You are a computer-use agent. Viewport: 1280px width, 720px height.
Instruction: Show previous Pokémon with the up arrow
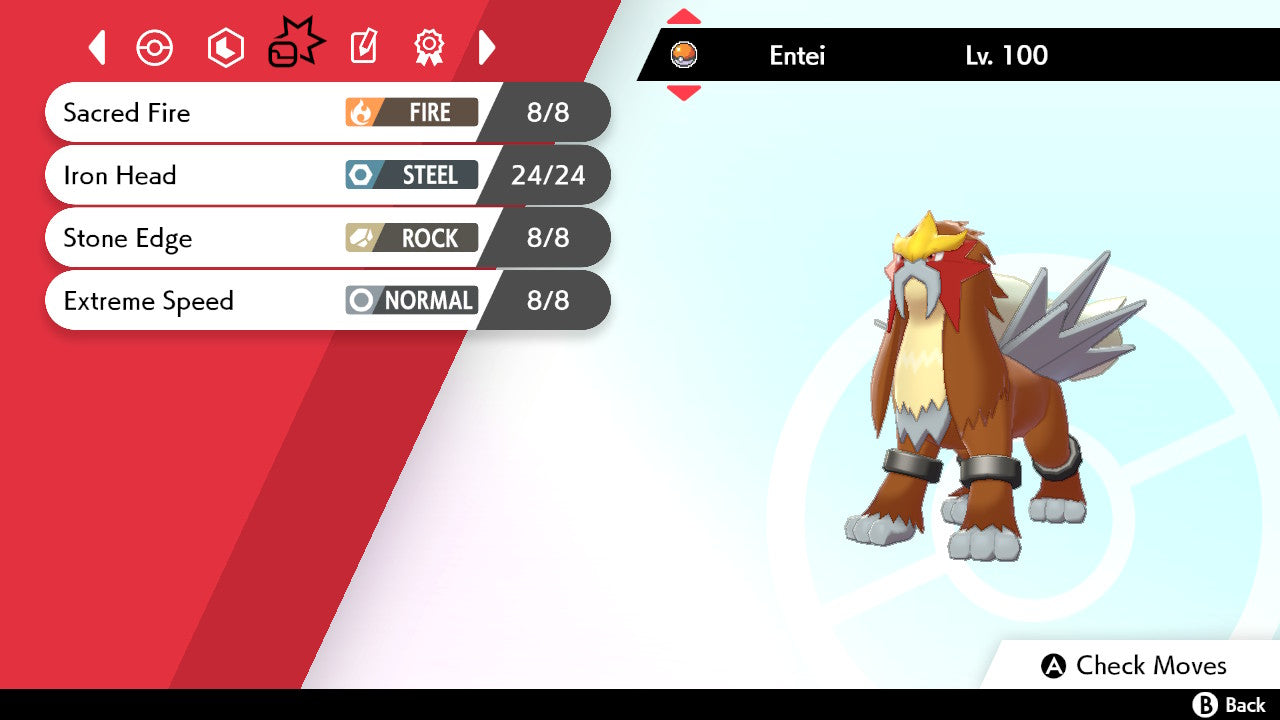pyautogui.click(x=684, y=16)
